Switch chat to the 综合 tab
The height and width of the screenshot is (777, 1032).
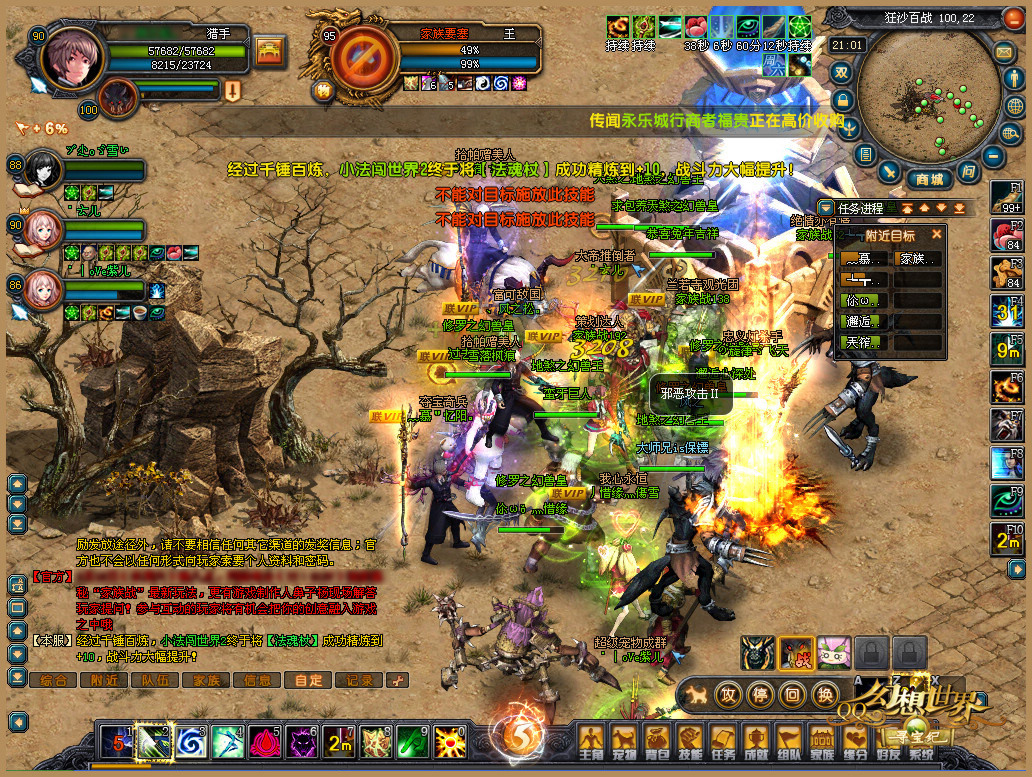click(54, 680)
